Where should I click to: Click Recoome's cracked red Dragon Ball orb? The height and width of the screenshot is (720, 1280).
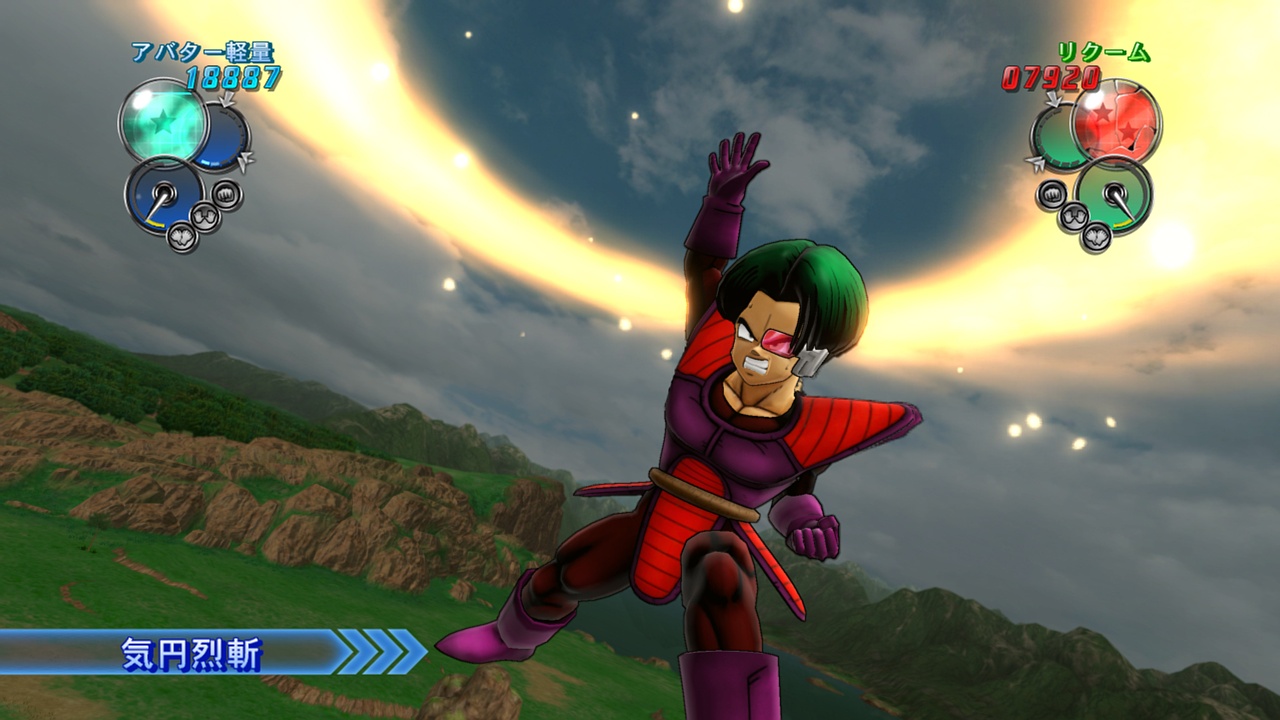[x=1116, y=123]
